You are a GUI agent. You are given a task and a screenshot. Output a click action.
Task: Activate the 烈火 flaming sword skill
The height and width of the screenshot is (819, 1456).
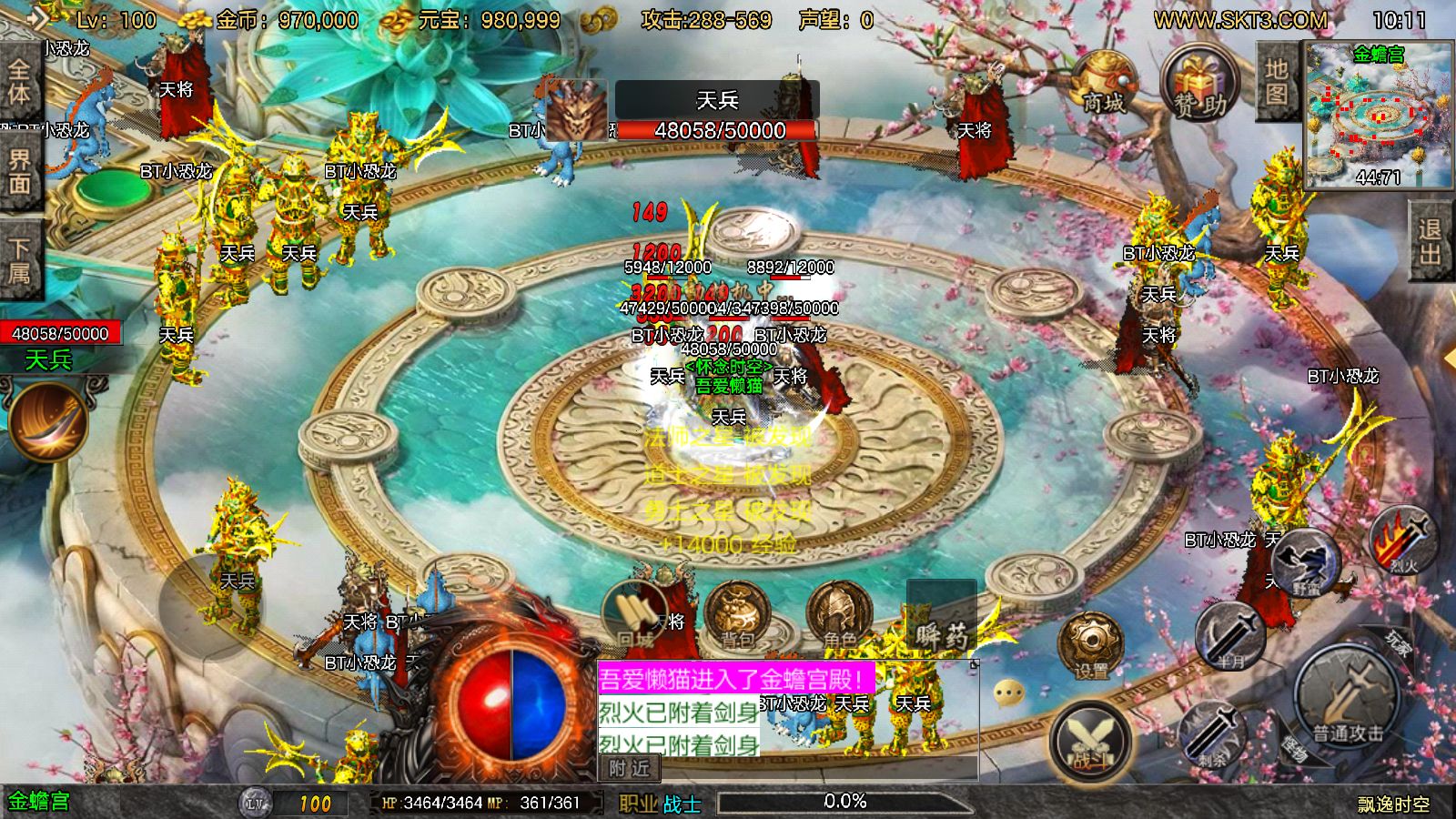coord(1404,540)
